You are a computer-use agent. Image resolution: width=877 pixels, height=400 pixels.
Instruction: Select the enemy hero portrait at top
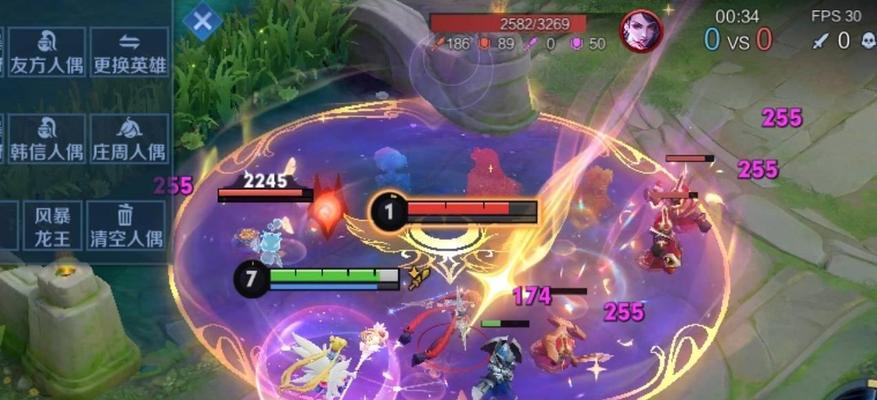point(640,30)
